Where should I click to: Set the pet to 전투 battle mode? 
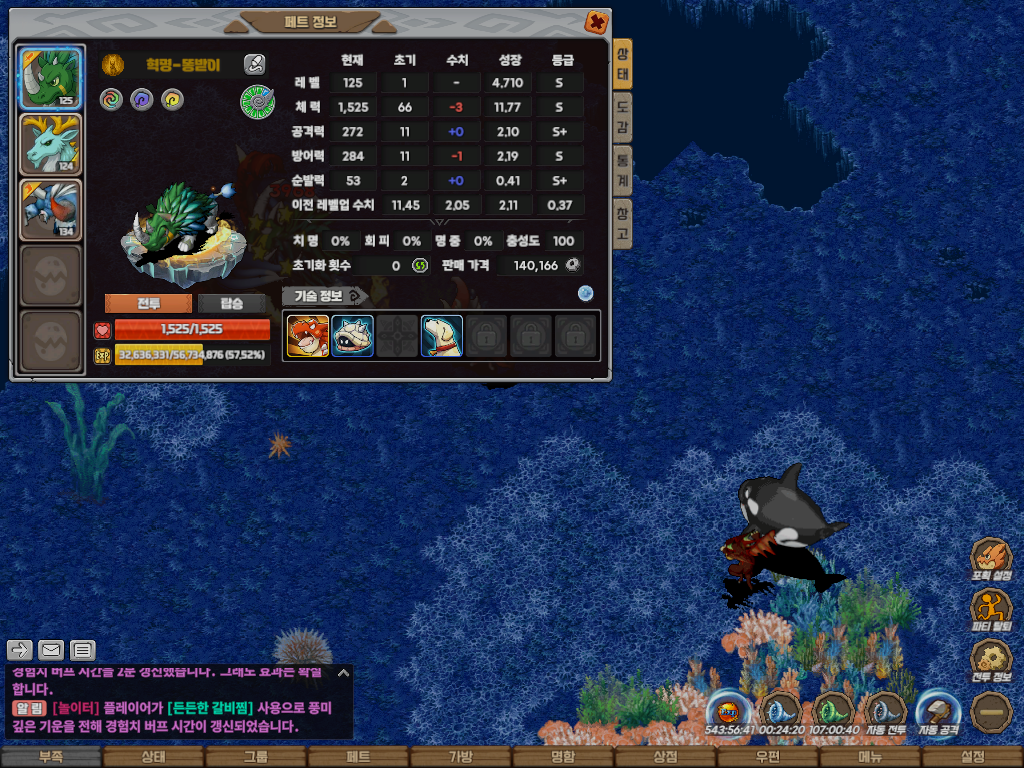point(148,304)
